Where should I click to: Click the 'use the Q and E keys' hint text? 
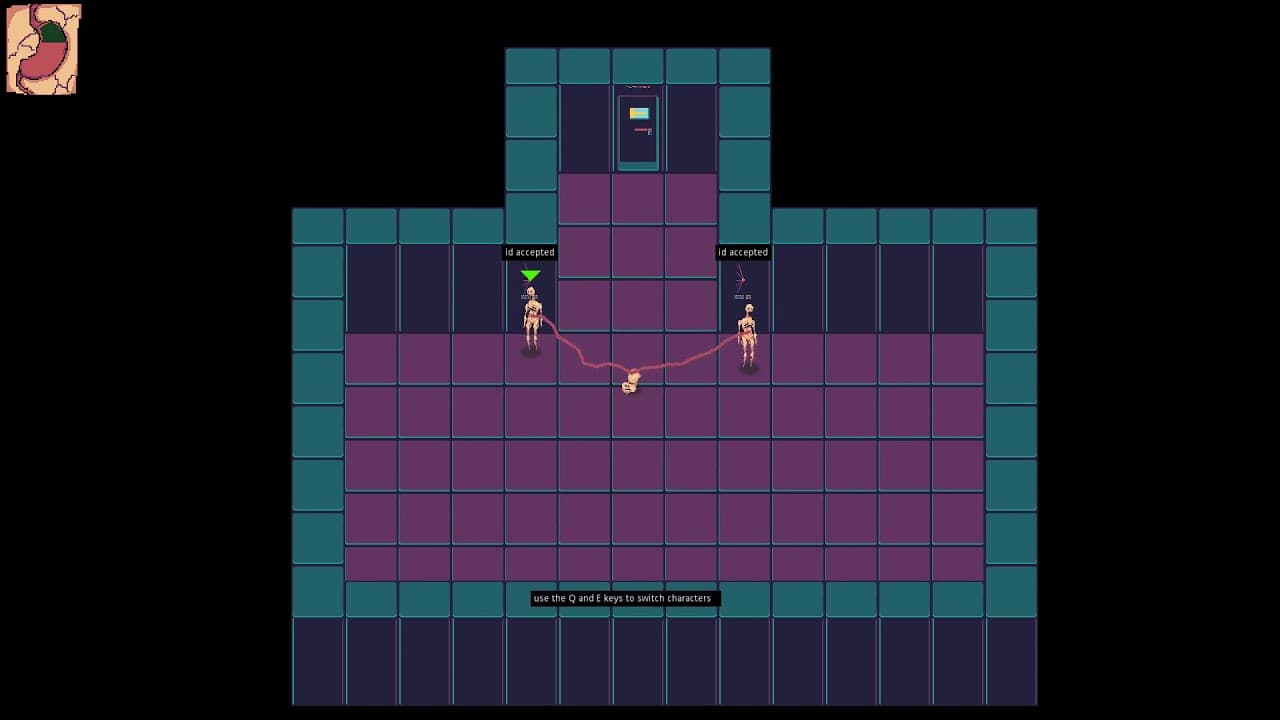click(624, 598)
